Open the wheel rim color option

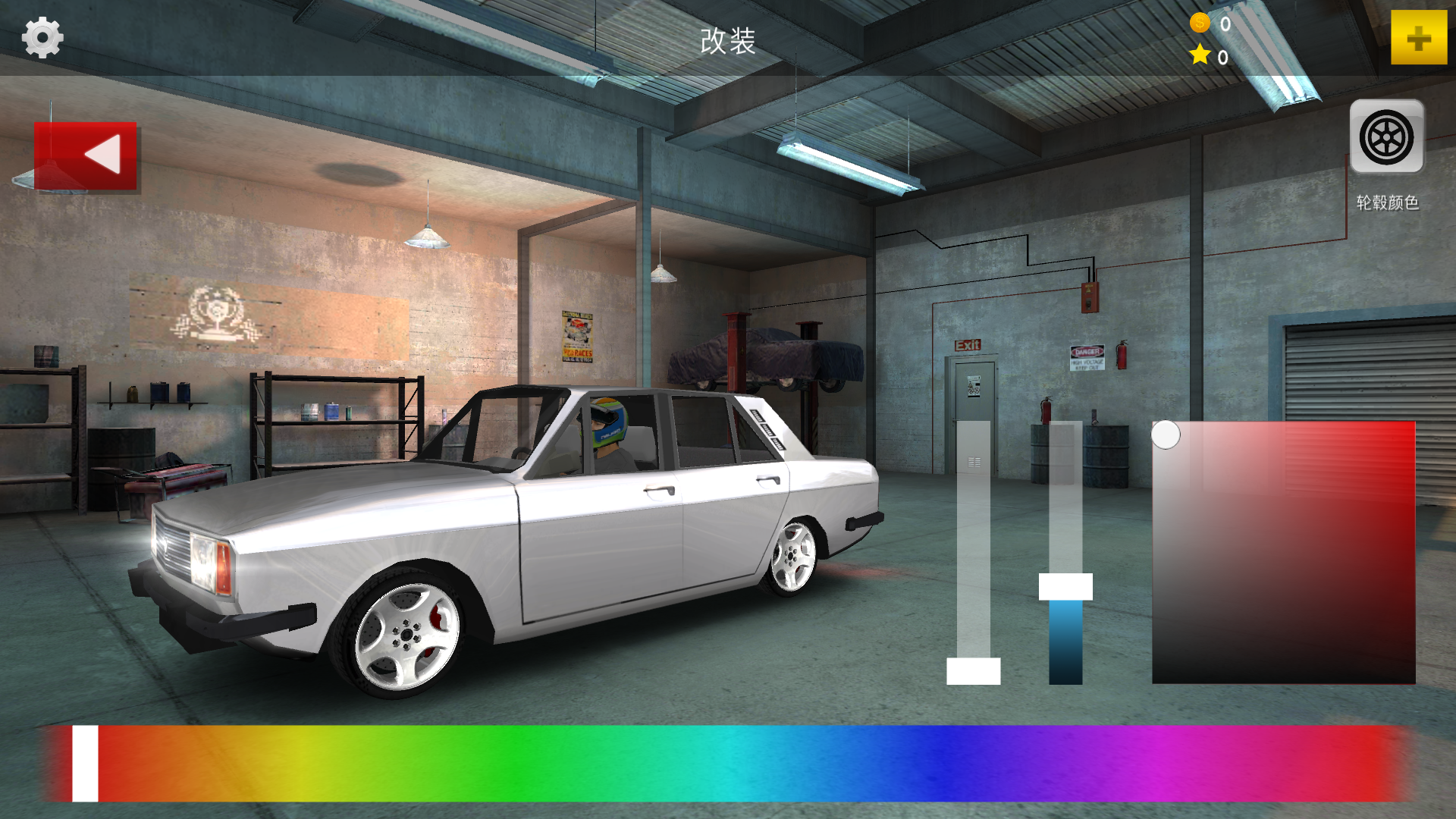click(x=1386, y=138)
